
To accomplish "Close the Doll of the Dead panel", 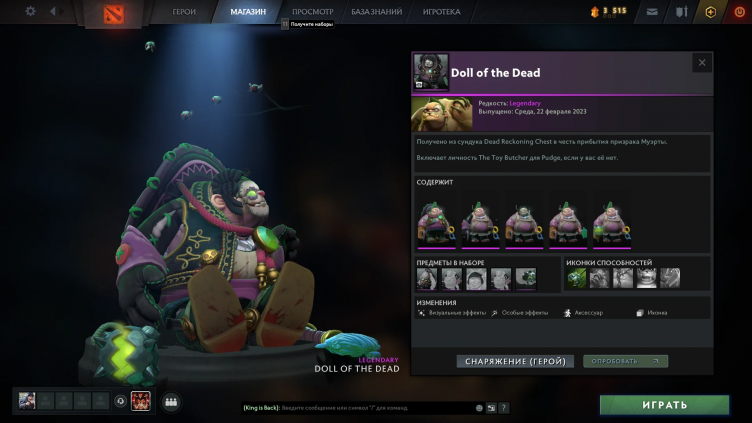I will tap(701, 63).
